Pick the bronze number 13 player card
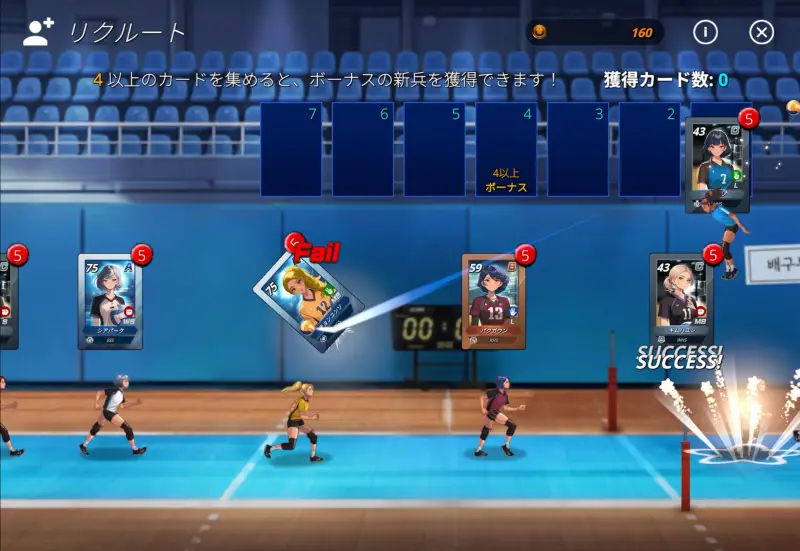Screen dimensions: 800x551 coord(494,300)
